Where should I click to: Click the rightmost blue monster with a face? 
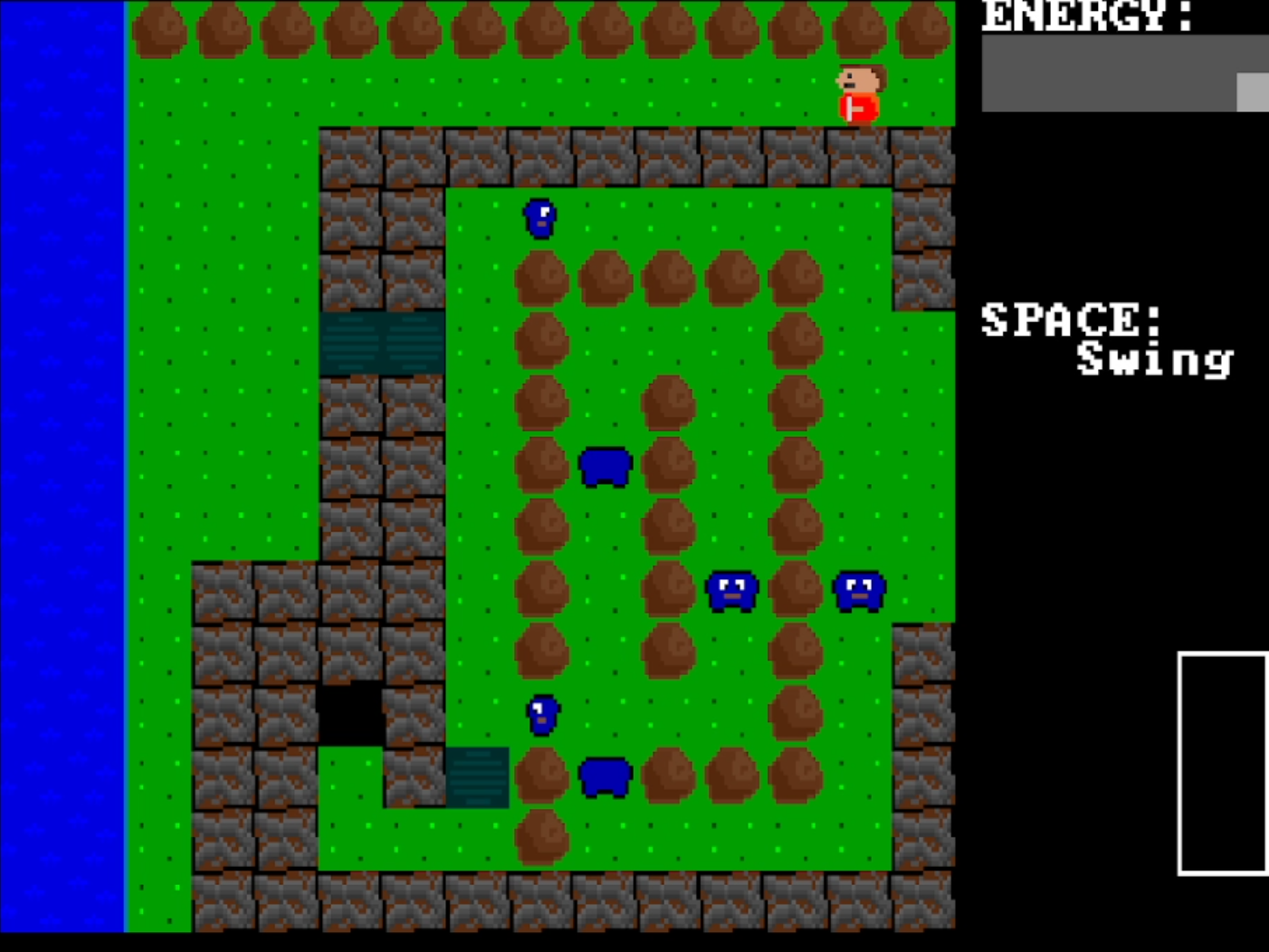(858, 590)
